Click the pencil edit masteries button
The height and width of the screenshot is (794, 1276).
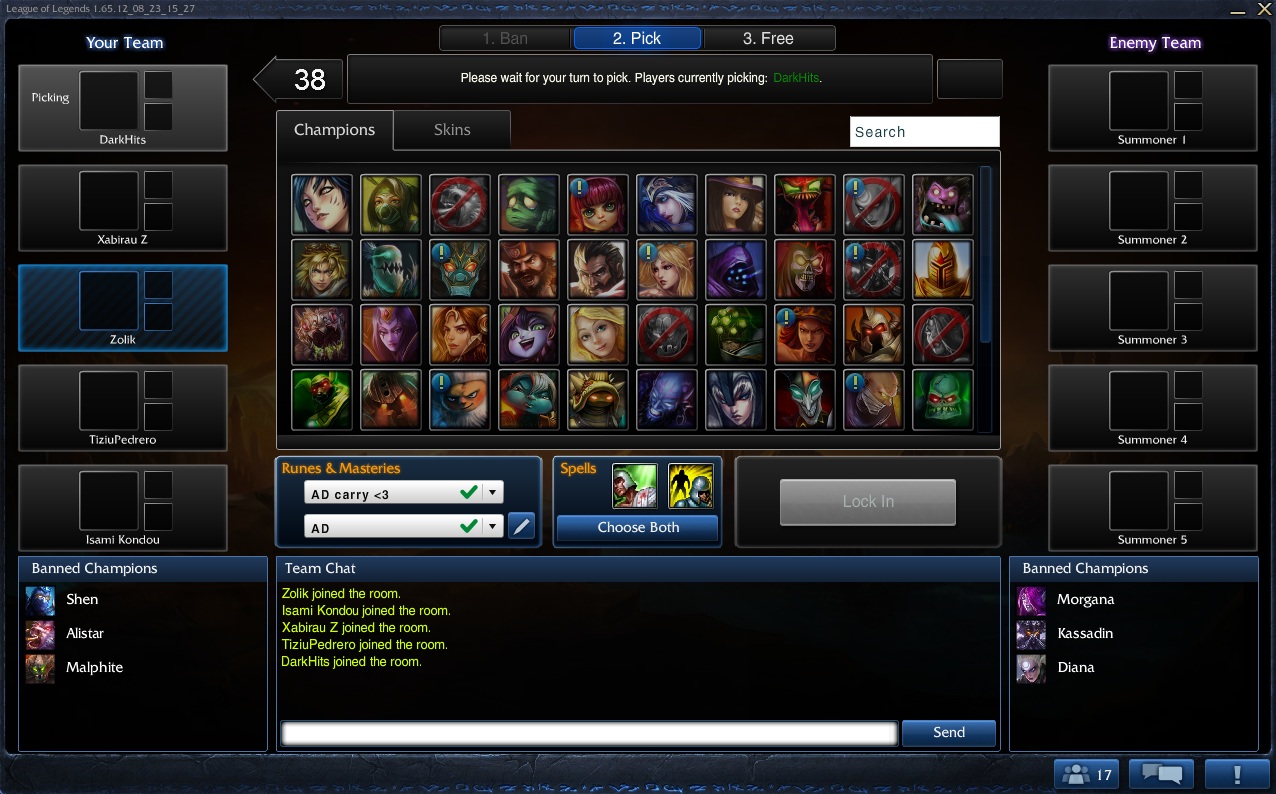tap(521, 526)
